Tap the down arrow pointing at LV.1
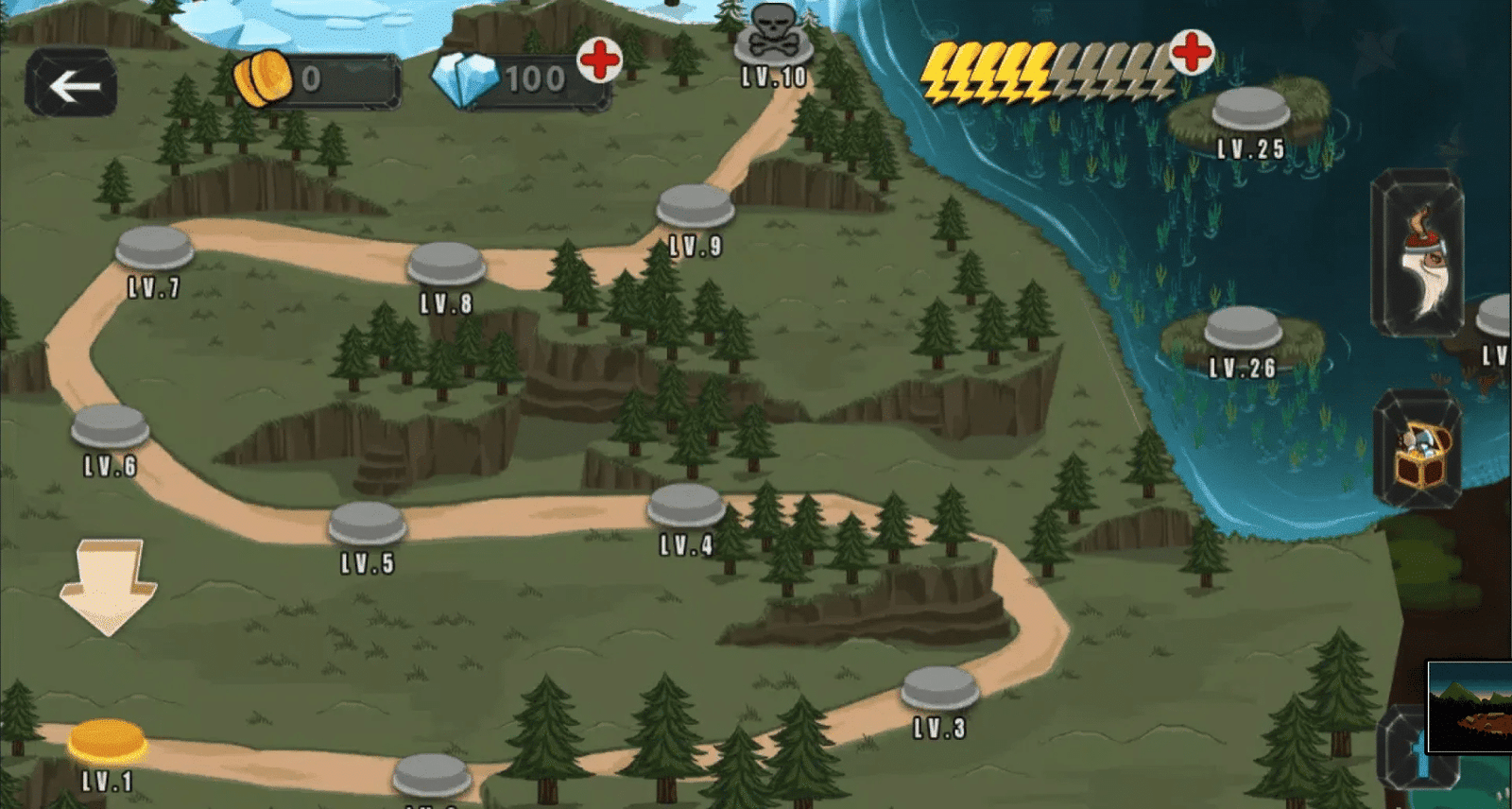This screenshot has height=809, width=1512. [107, 583]
